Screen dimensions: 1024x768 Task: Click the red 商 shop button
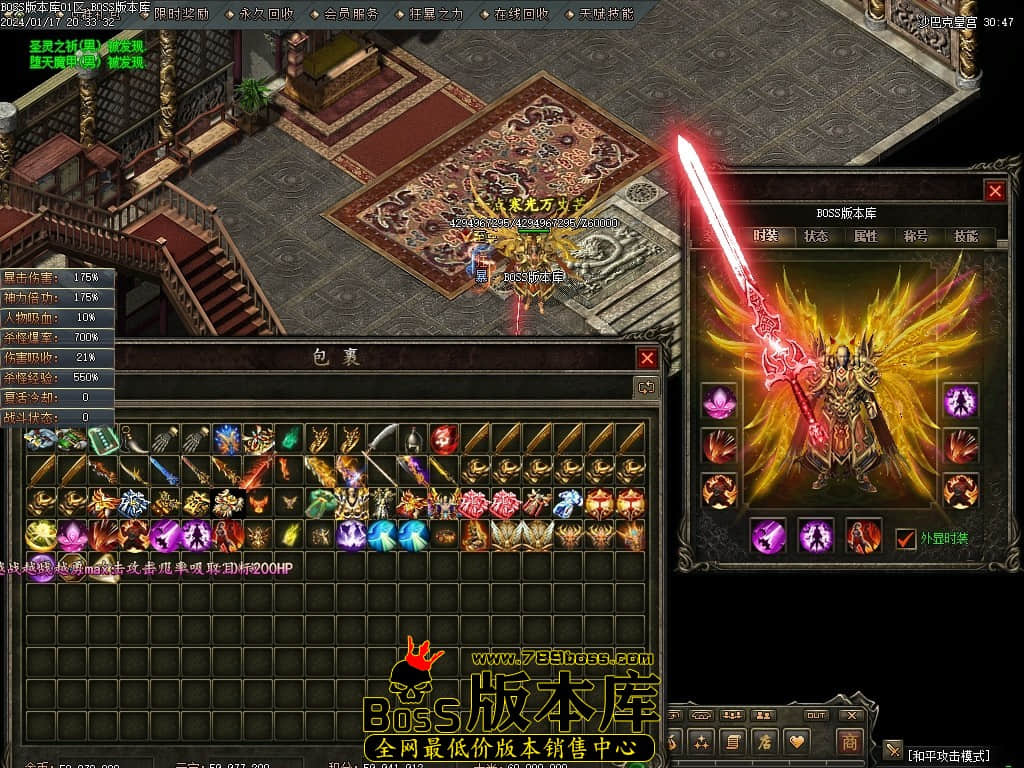point(849,742)
